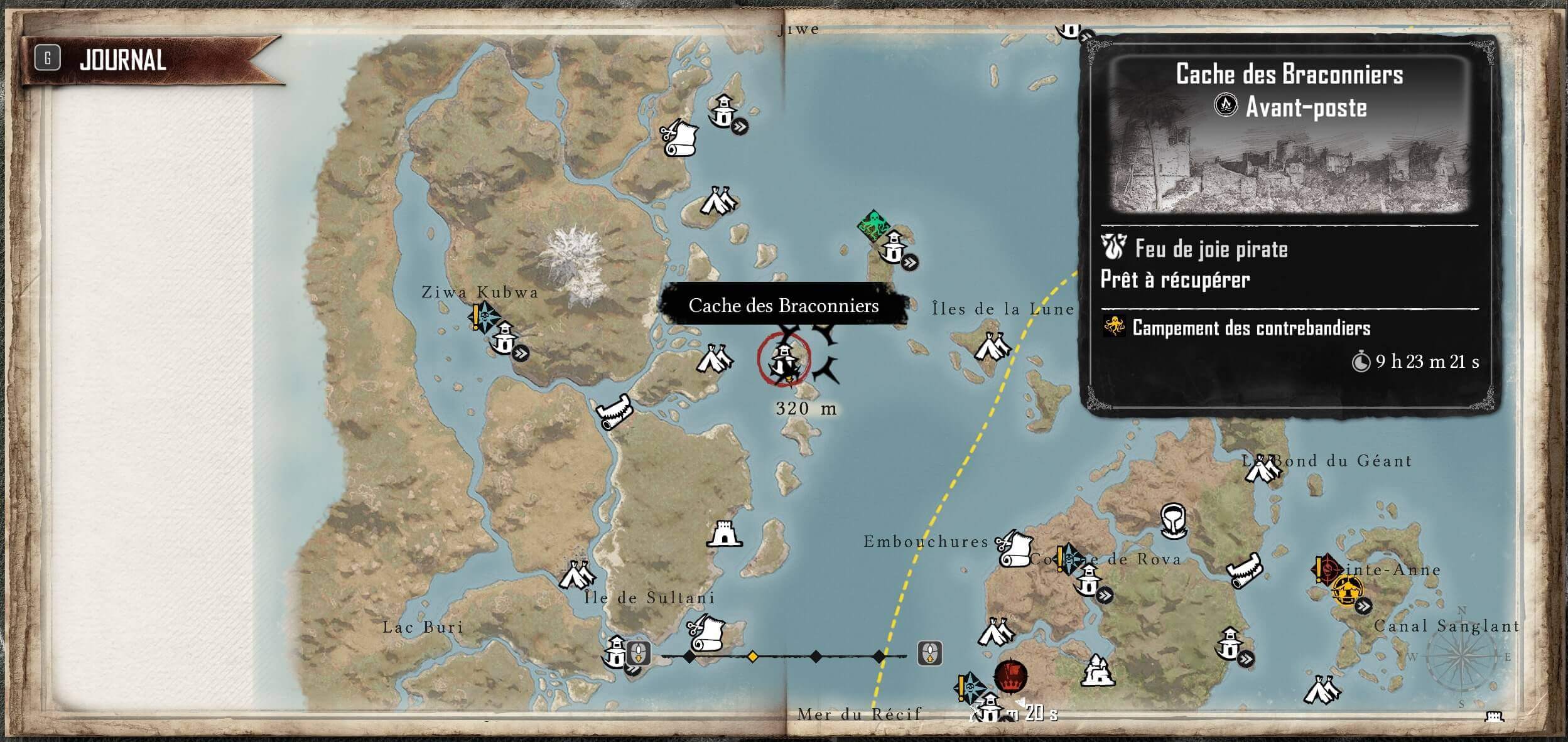The height and width of the screenshot is (742, 1568).
Task: Click the red crowned ship marker
Action: (1010, 677)
